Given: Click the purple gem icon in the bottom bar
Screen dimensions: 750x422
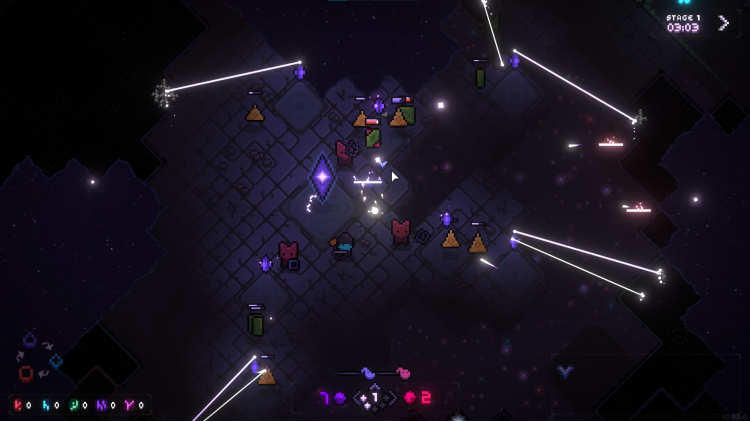Looking at the screenshot, I should 340,398.
